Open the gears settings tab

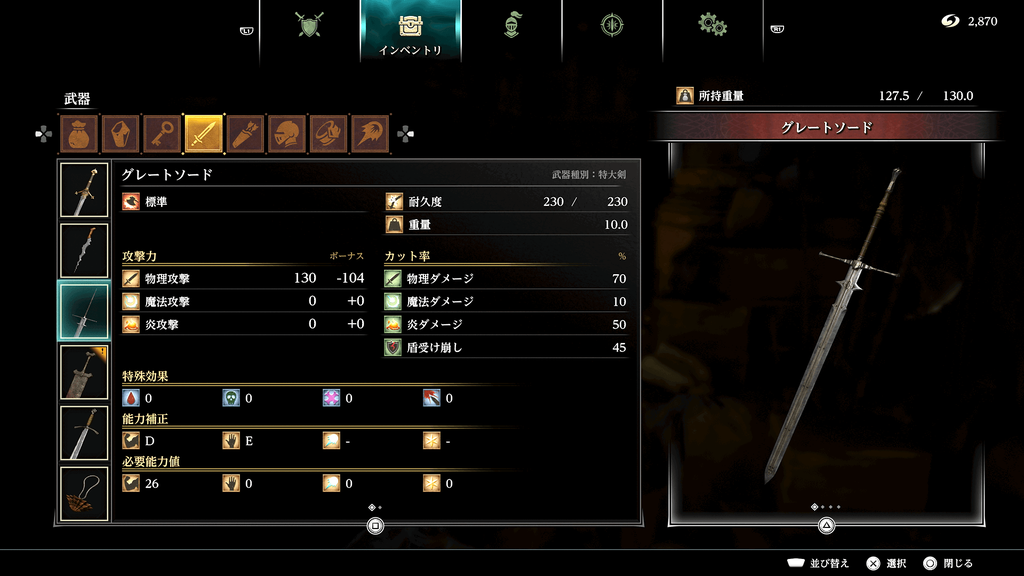712,25
